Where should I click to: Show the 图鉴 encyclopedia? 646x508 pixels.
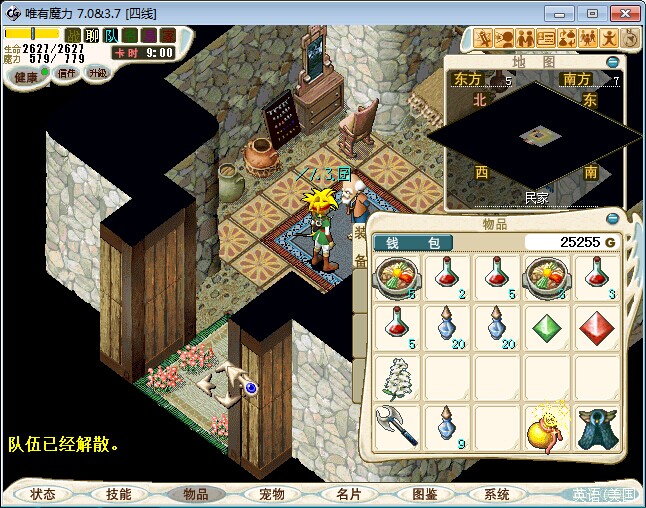[424, 494]
